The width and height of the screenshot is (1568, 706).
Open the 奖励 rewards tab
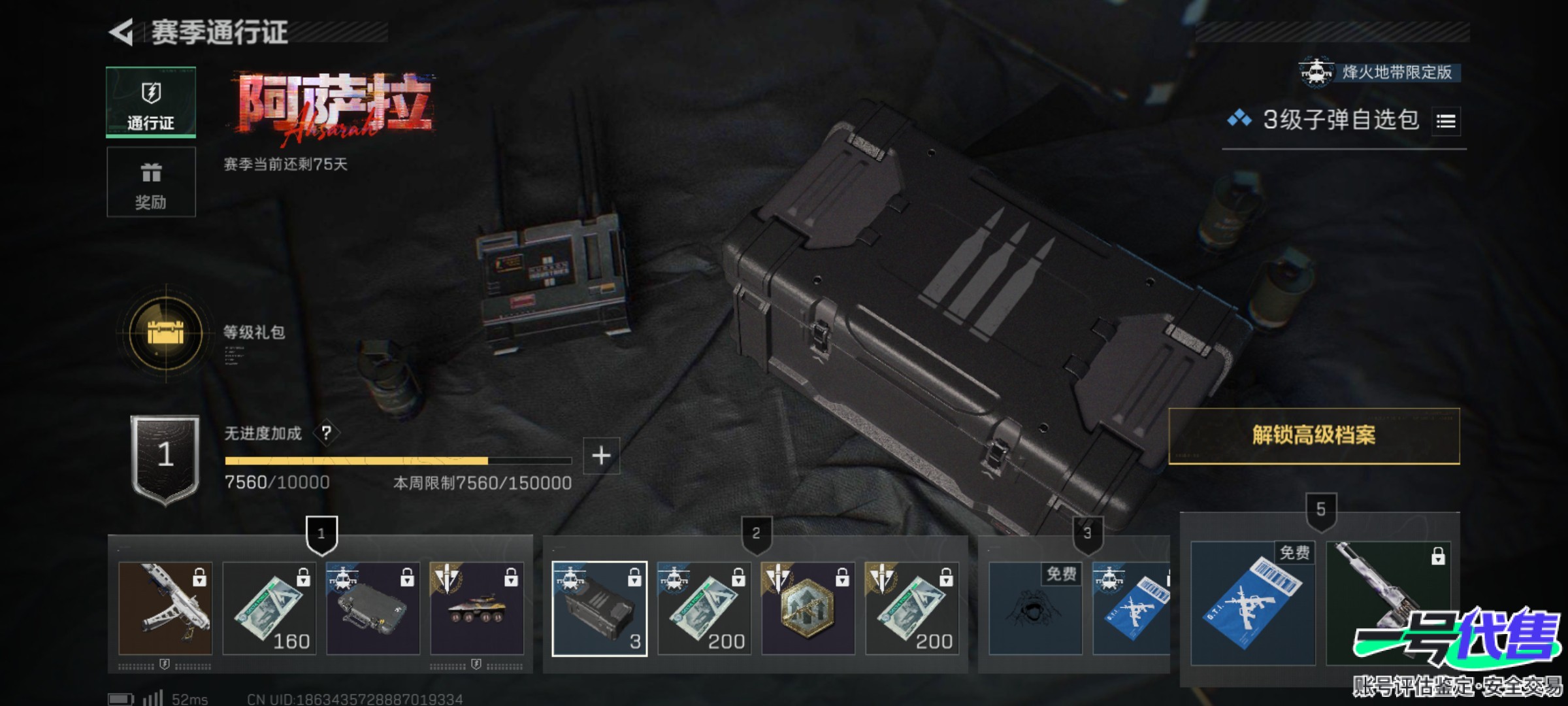(151, 182)
